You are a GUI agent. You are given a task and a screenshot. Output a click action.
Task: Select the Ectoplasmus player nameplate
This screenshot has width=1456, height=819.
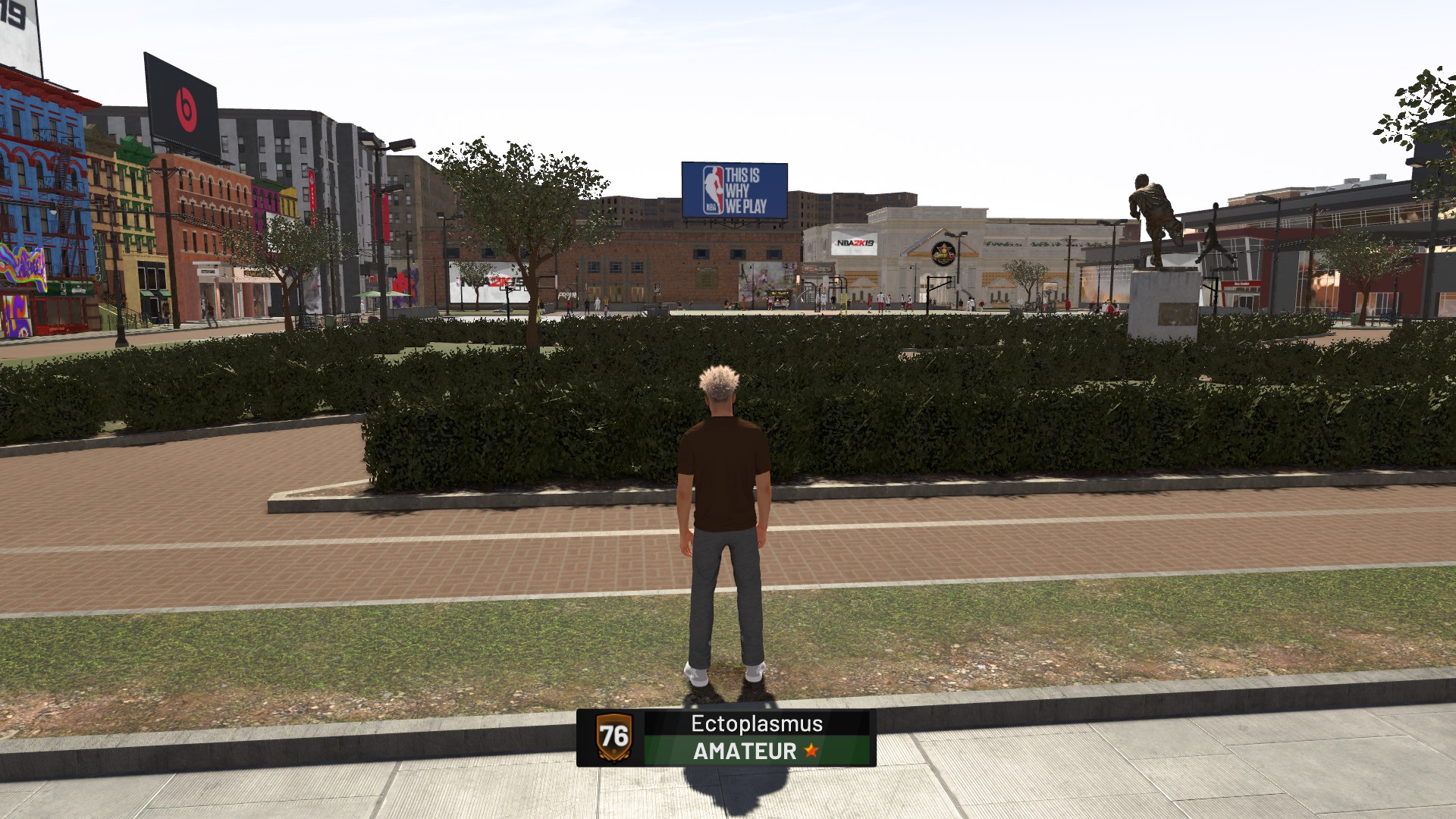[x=726, y=737]
